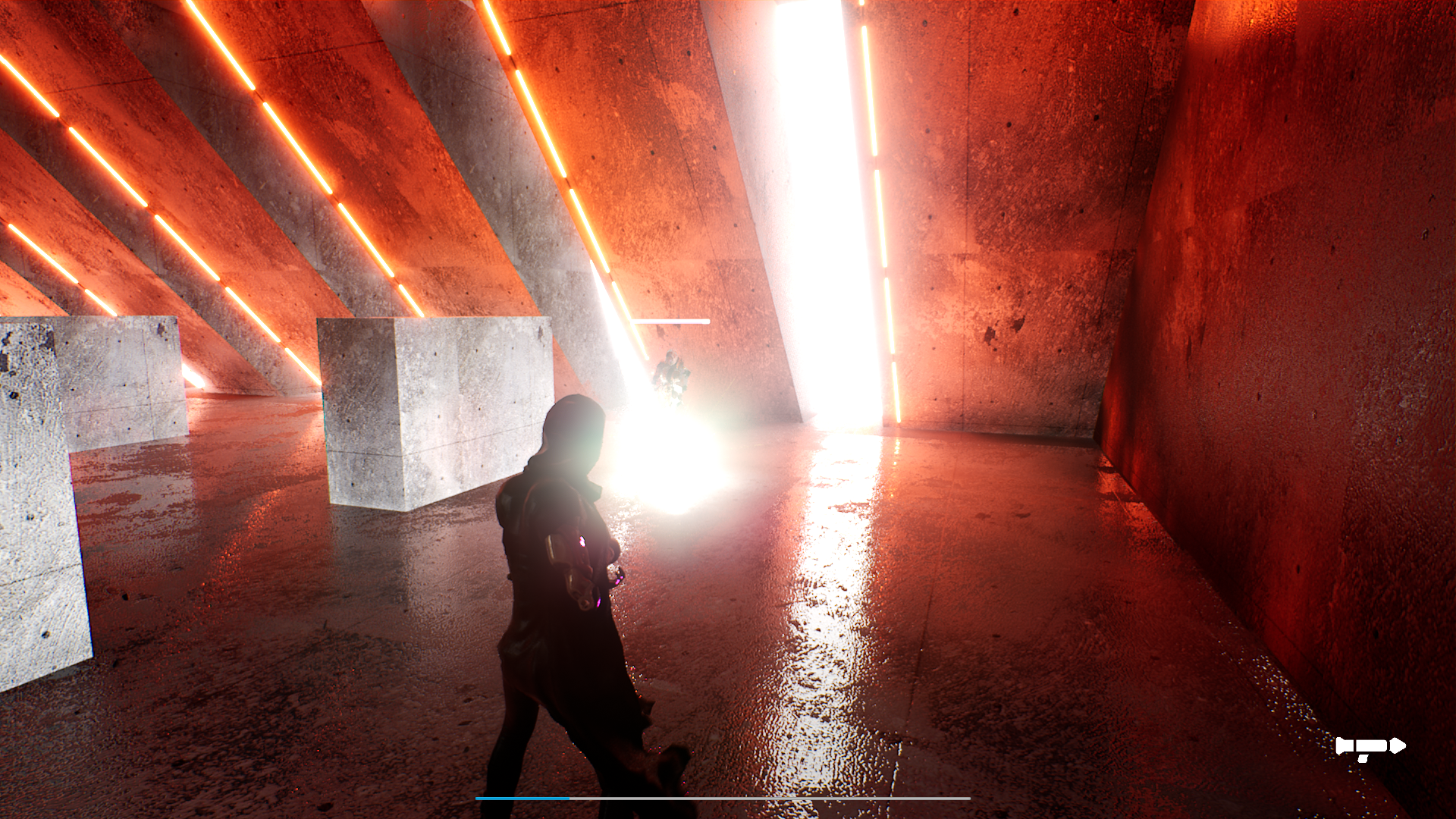The image size is (1456, 819).
Task: Select the rocket launcher weapon icon
Action: pos(1372,745)
